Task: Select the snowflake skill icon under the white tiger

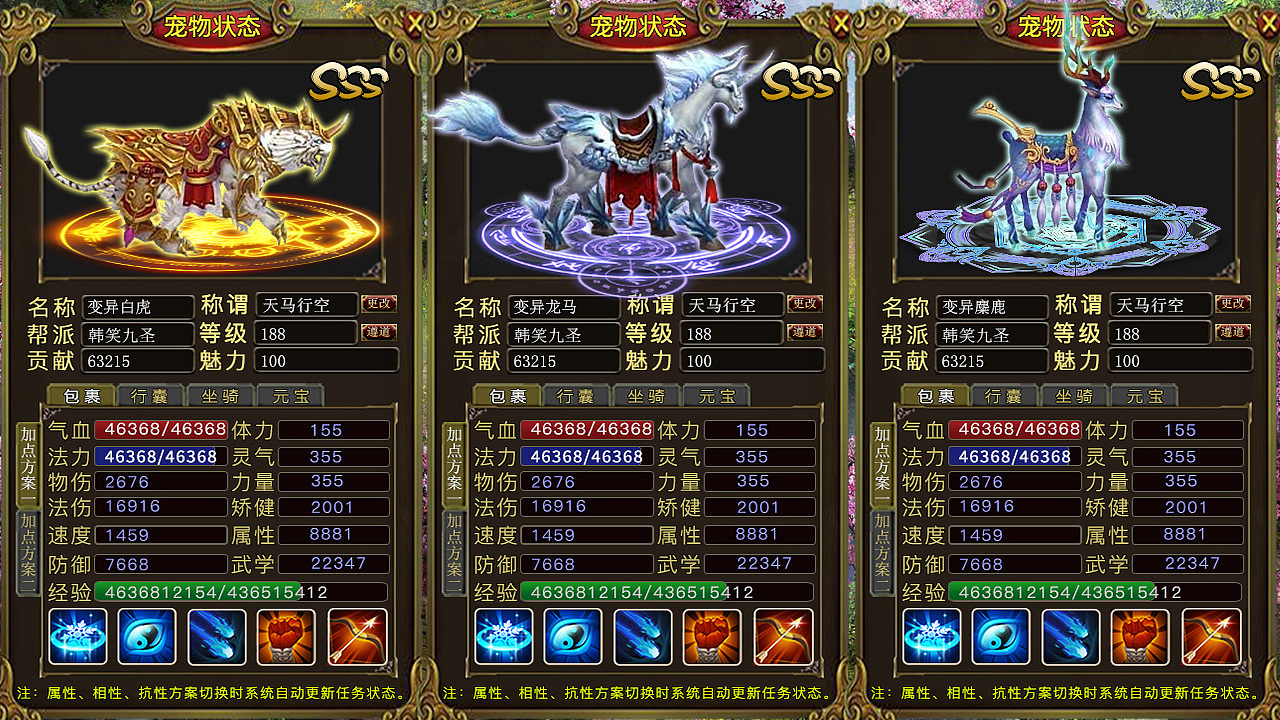Action: [x=78, y=636]
